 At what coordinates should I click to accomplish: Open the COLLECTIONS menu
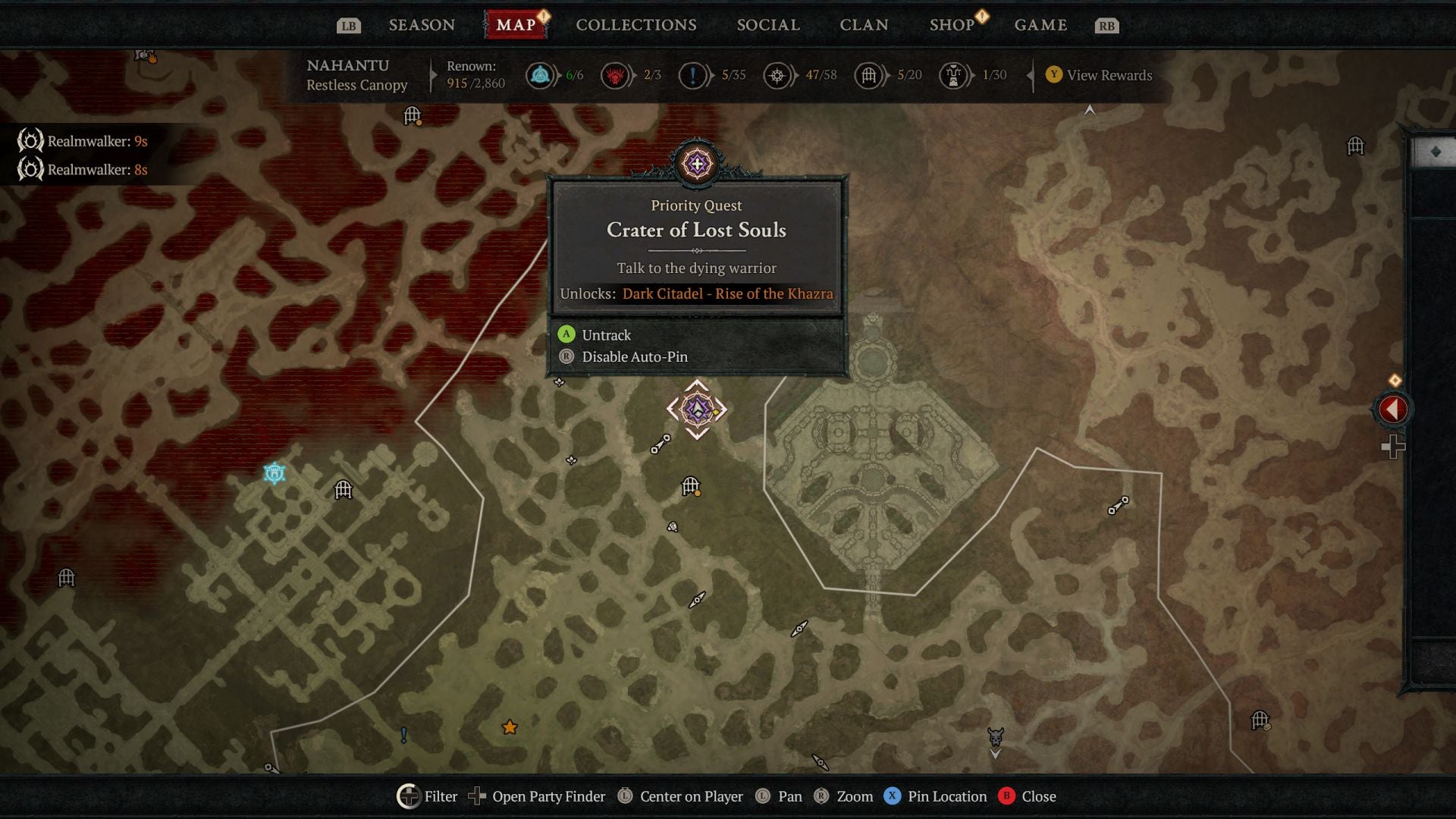(x=635, y=24)
